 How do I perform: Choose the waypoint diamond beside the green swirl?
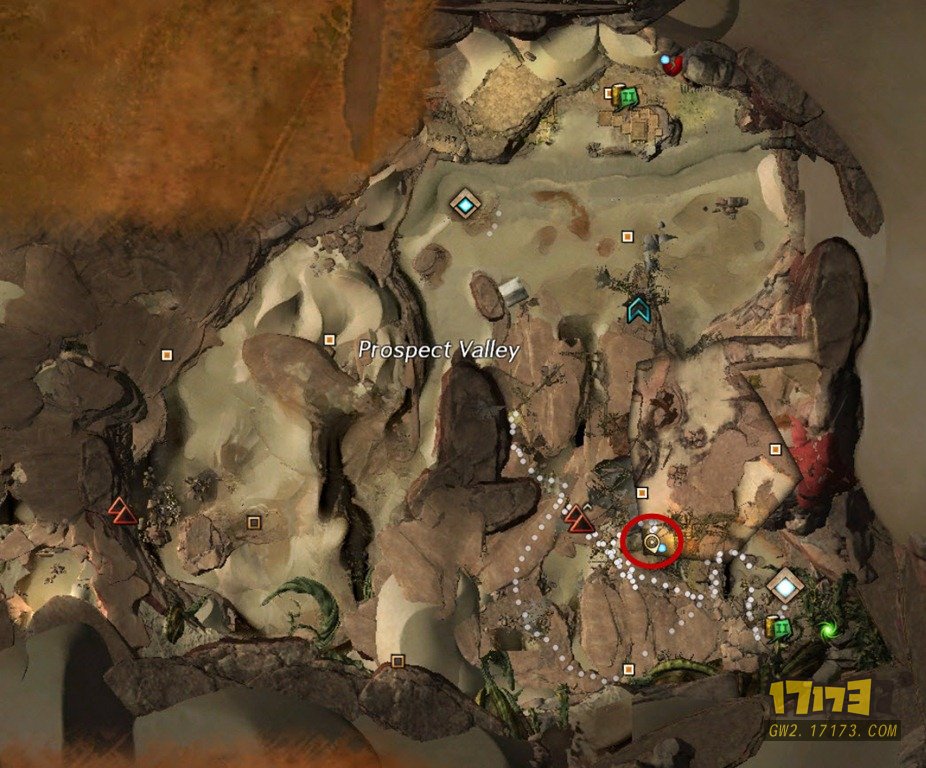[x=786, y=586]
